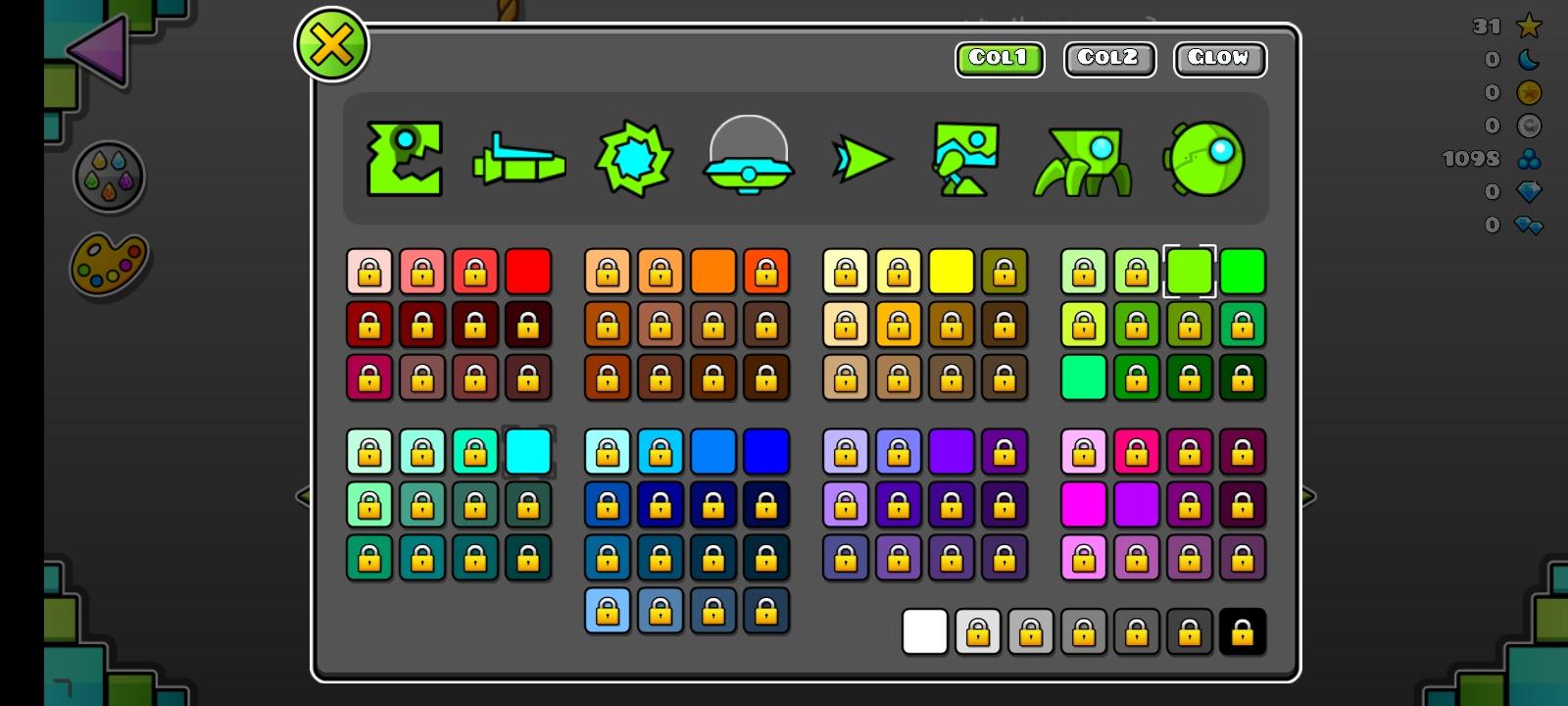1568x706 pixels.
Task: Open the color orbs unlock icon
Action: click(x=111, y=176)
